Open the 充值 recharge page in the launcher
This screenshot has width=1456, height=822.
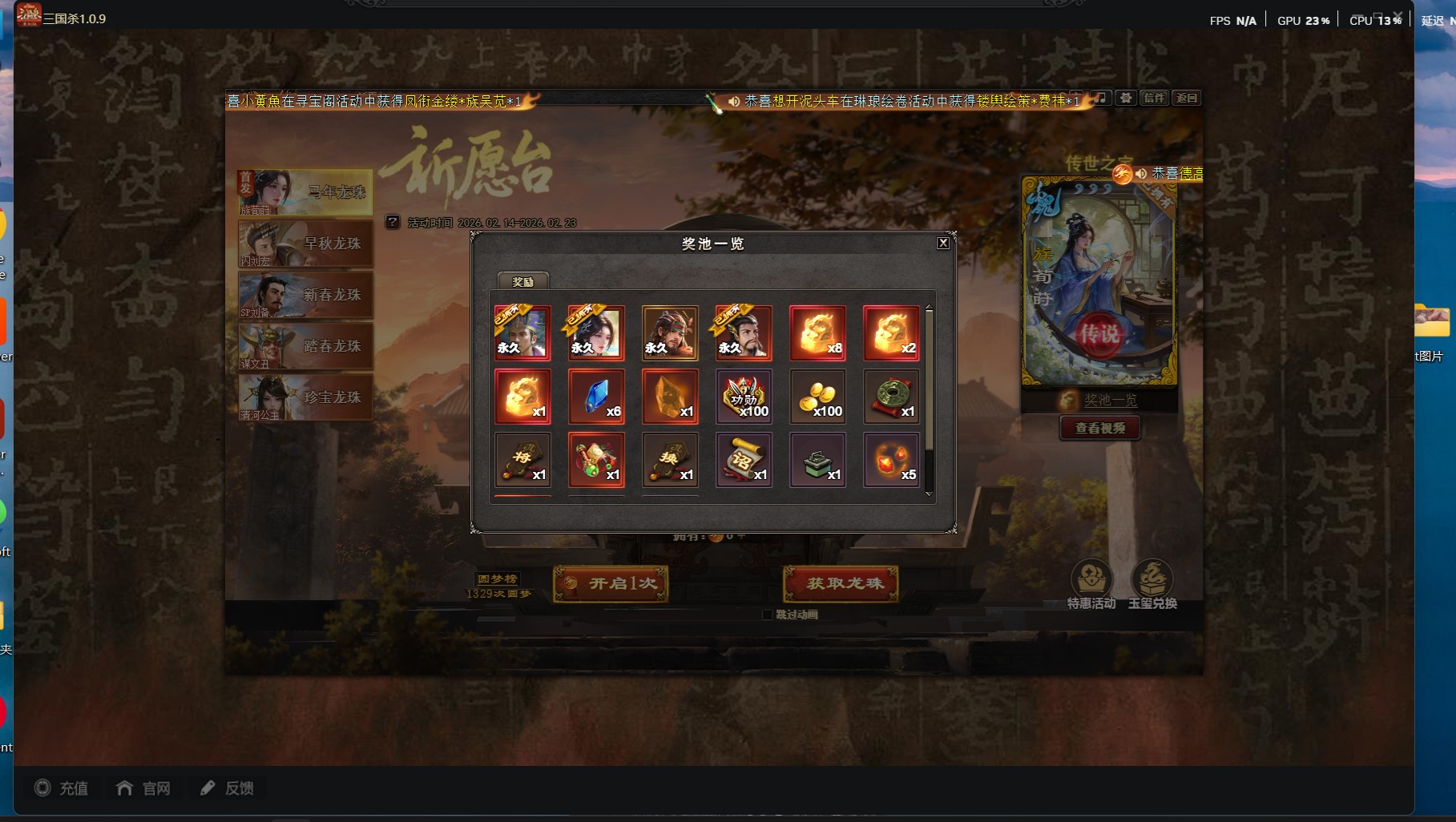62,788
